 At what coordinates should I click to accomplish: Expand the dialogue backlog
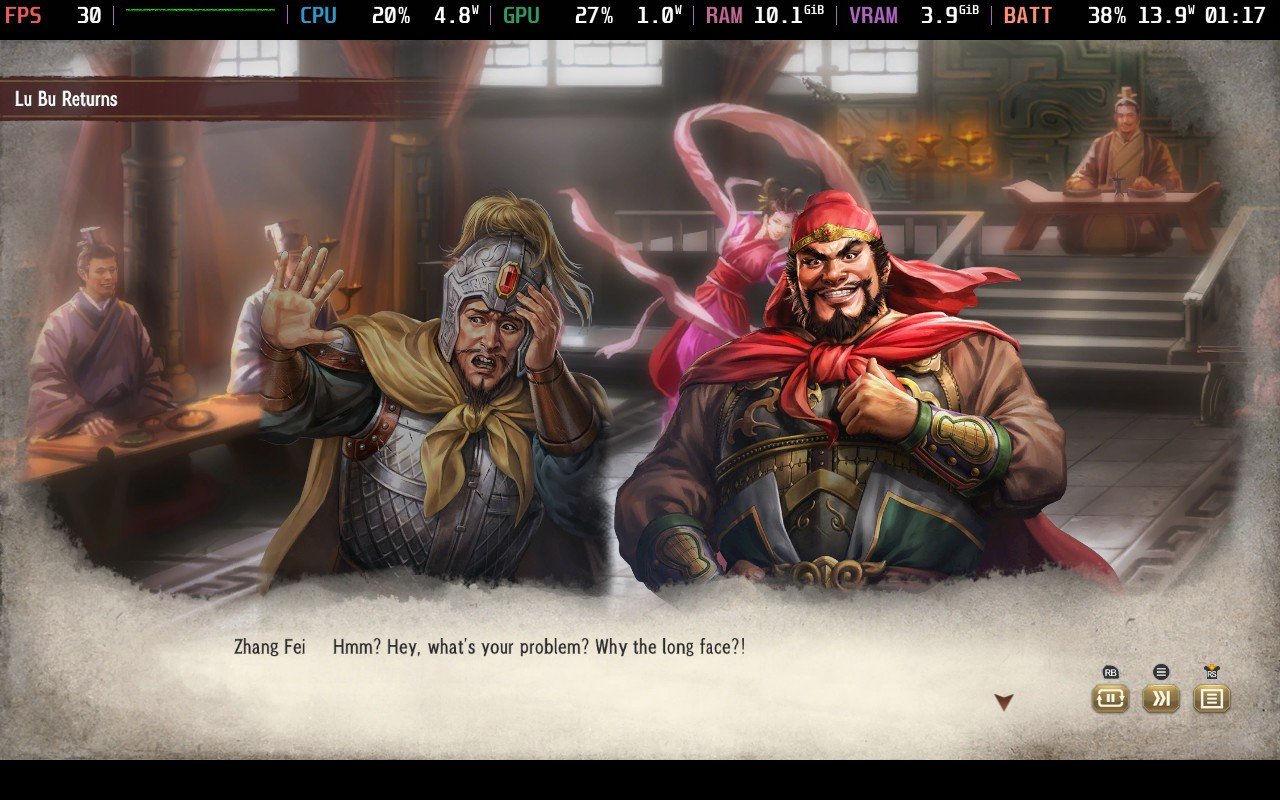click(1212, 700)
